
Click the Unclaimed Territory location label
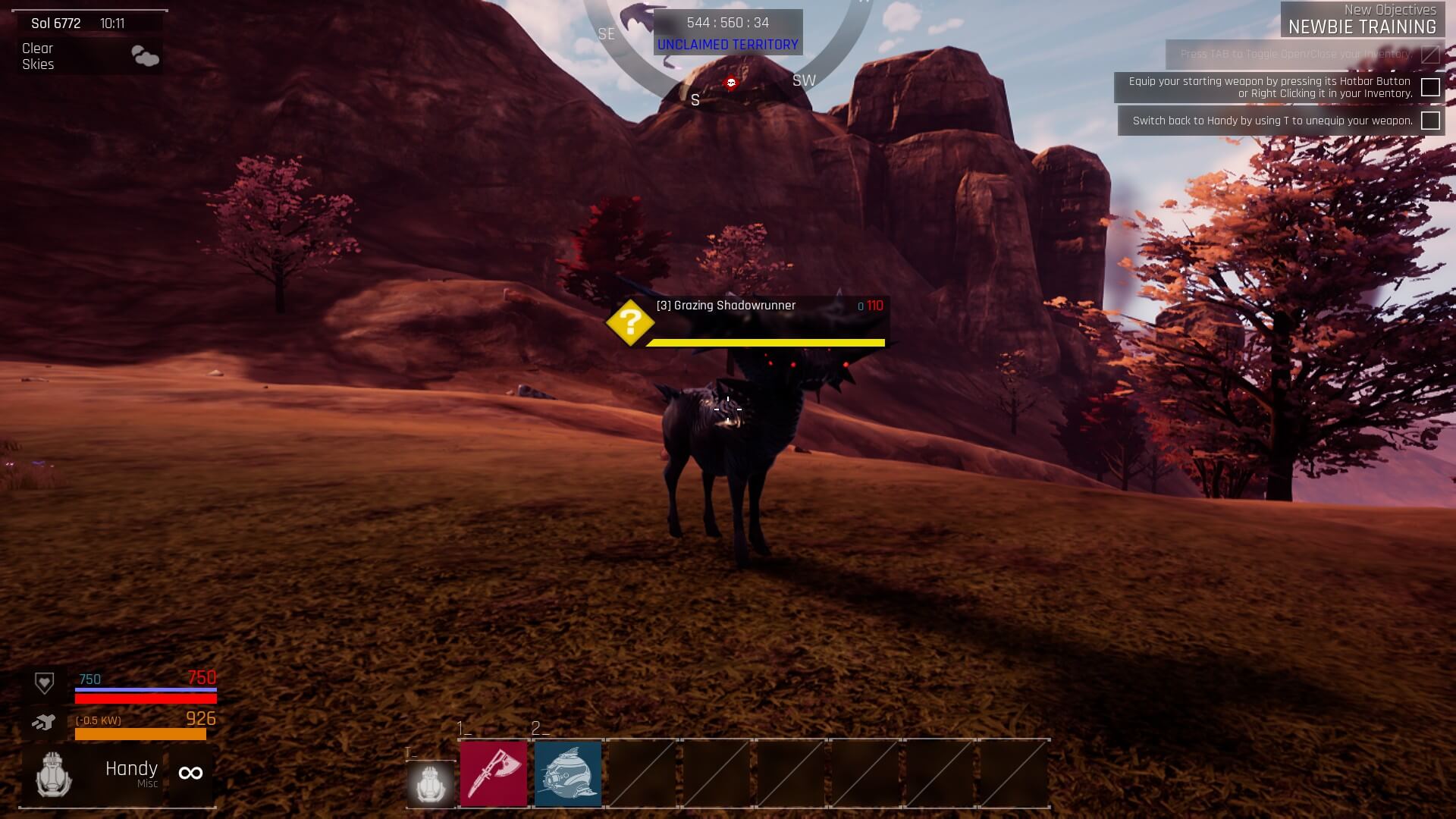[727, 45]
